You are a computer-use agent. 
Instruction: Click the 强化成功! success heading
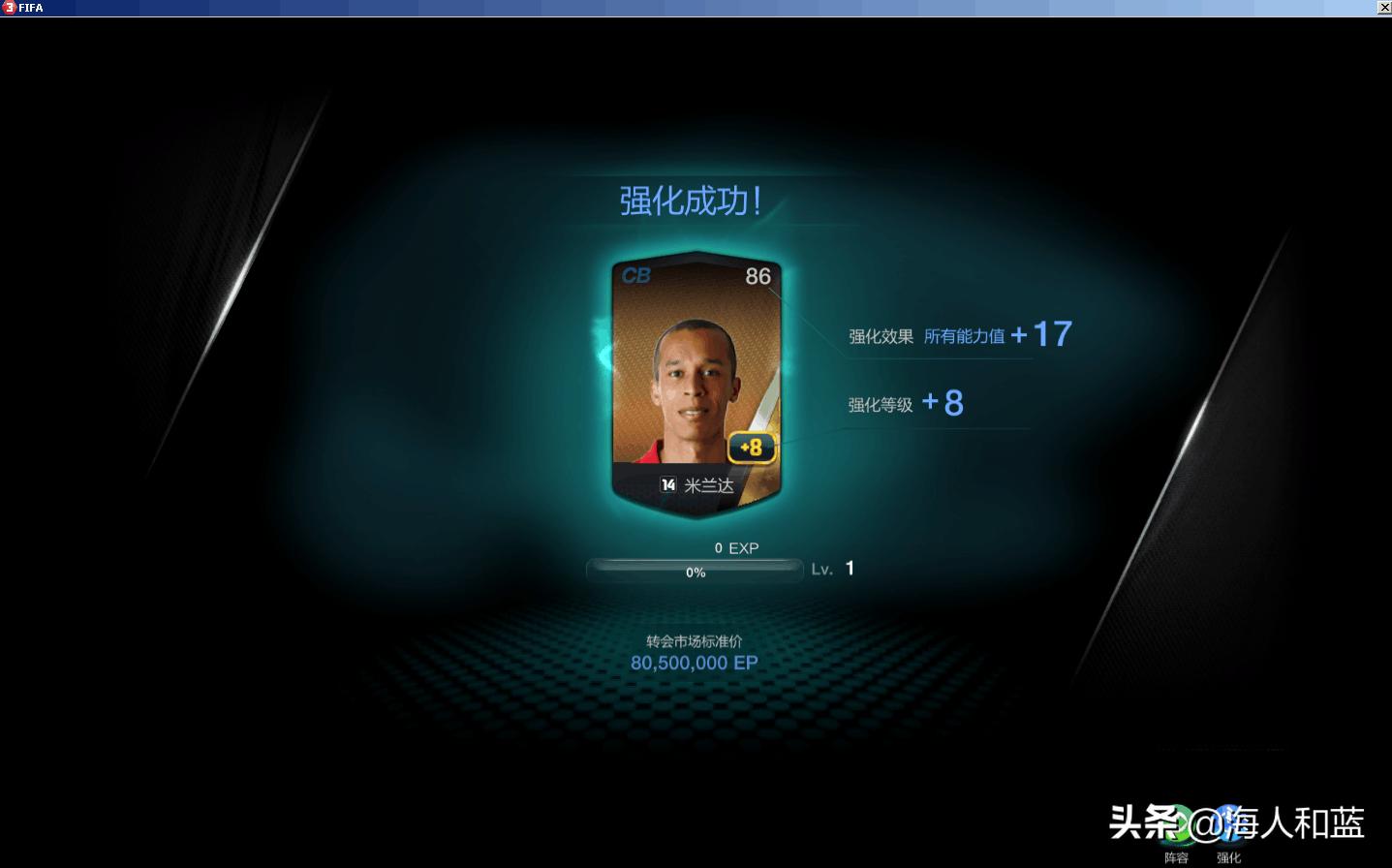691,201
